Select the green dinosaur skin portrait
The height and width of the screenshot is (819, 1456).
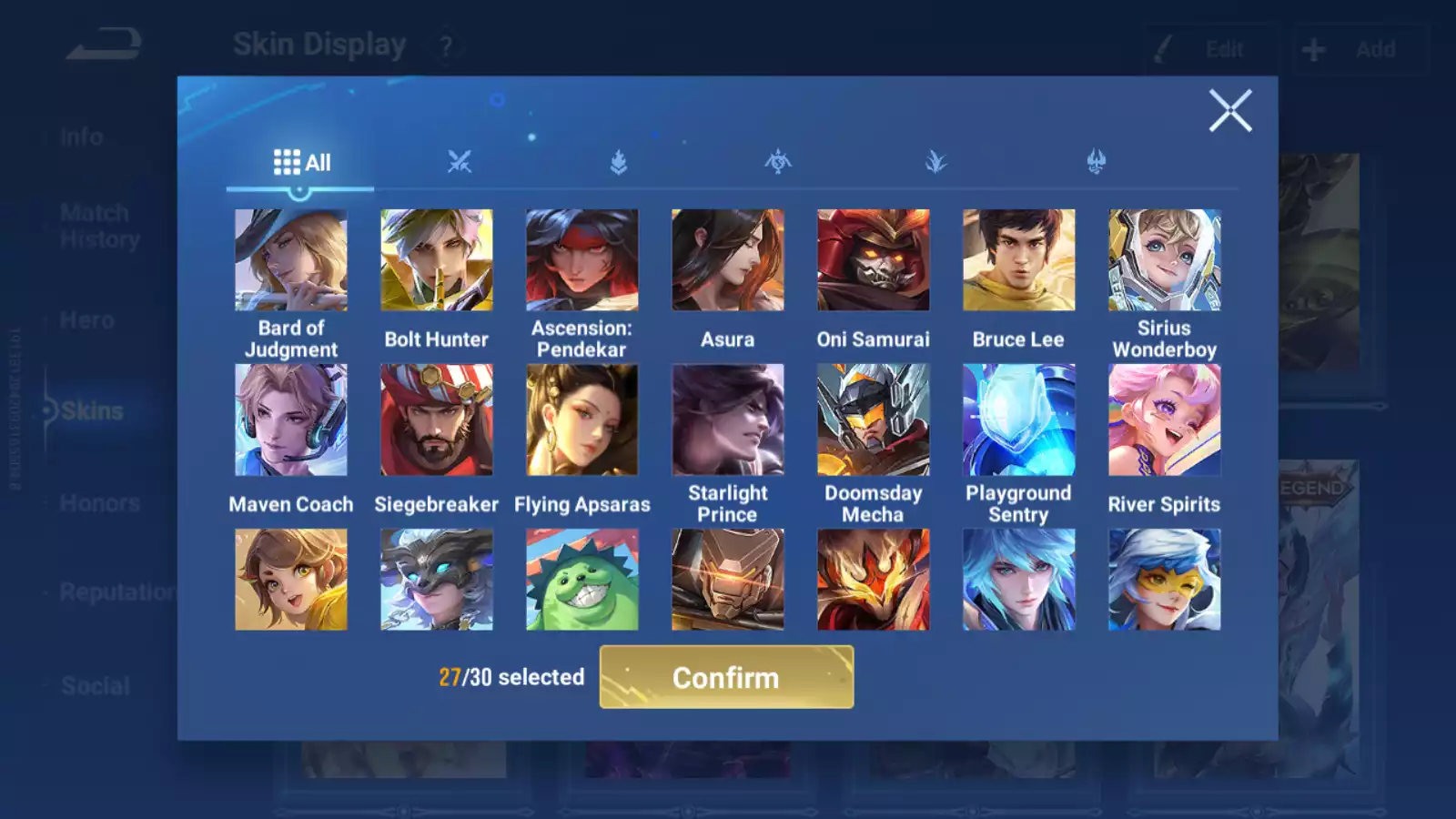click(582, 580)
